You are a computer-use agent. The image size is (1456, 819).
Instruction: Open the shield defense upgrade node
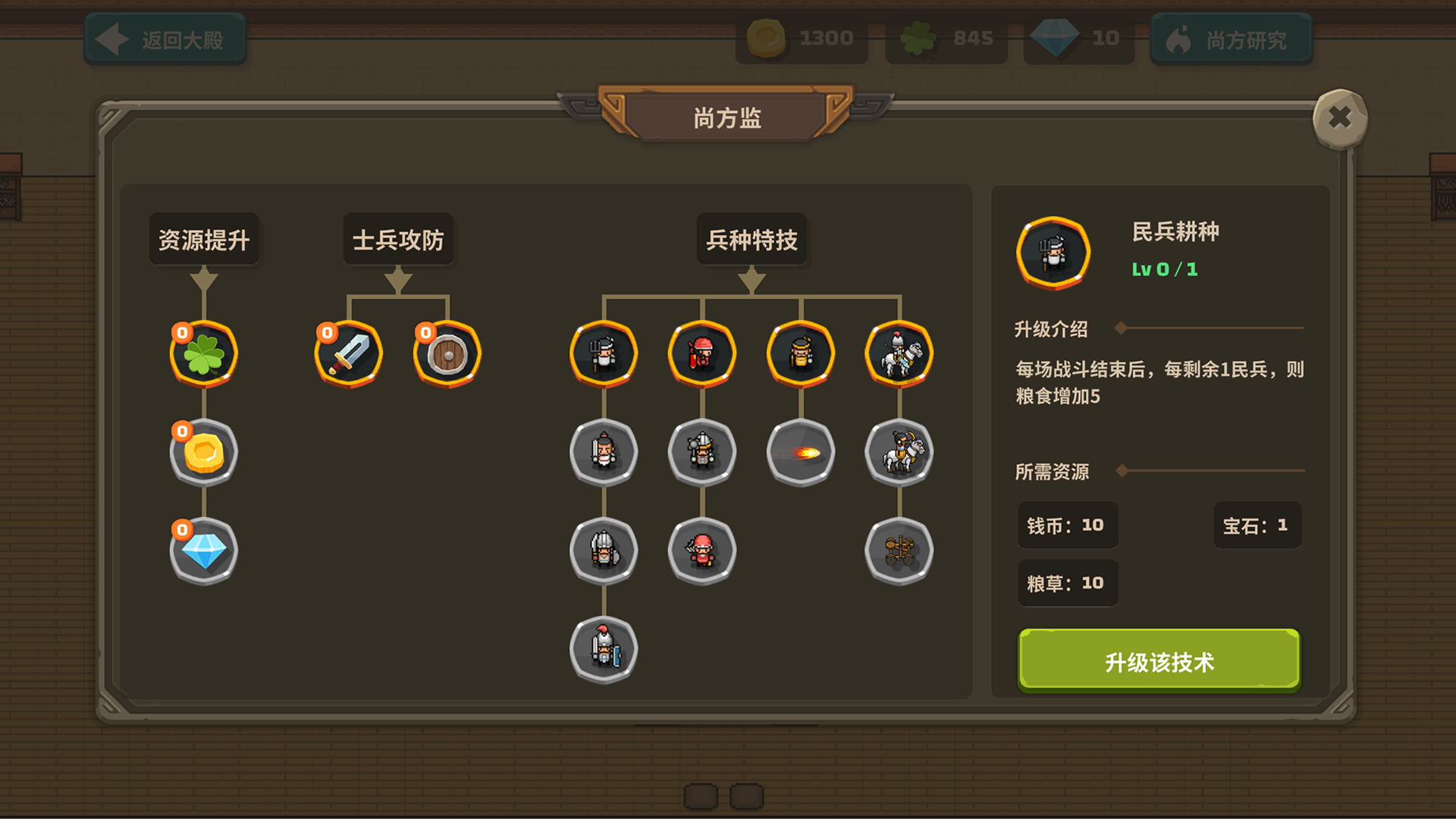(446, 353)
